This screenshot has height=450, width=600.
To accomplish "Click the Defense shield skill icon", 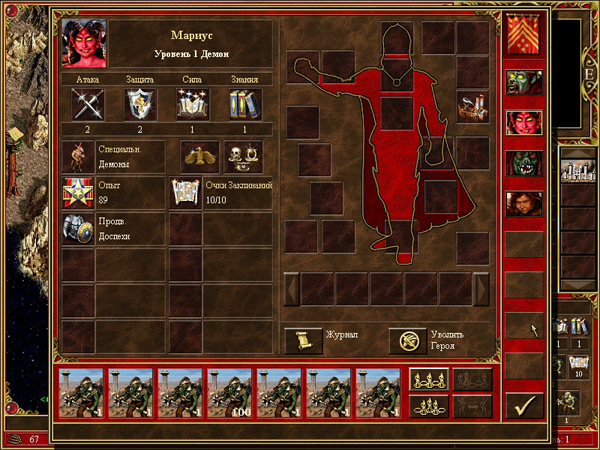I will click(140, 103).
